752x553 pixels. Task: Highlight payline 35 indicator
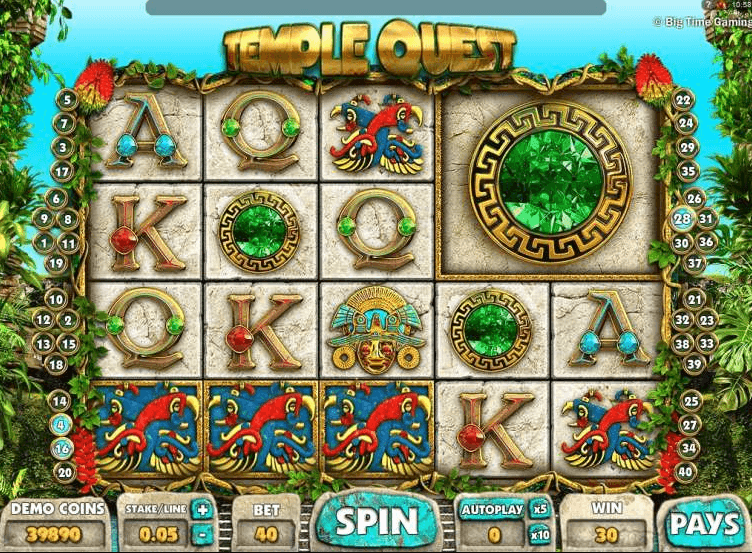(688, 171)
